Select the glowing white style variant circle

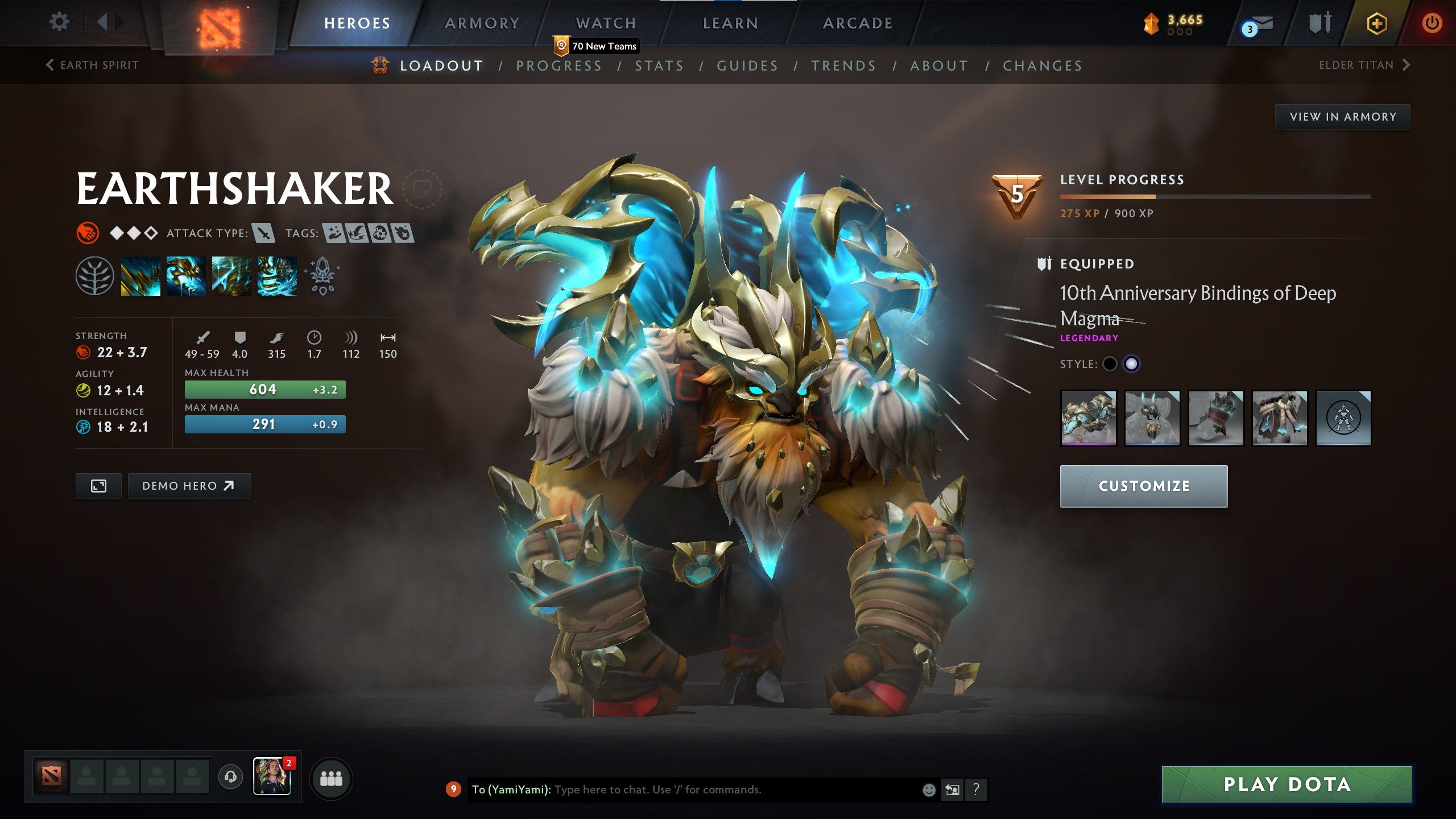pyautogui.click(x=1132, y=365)
